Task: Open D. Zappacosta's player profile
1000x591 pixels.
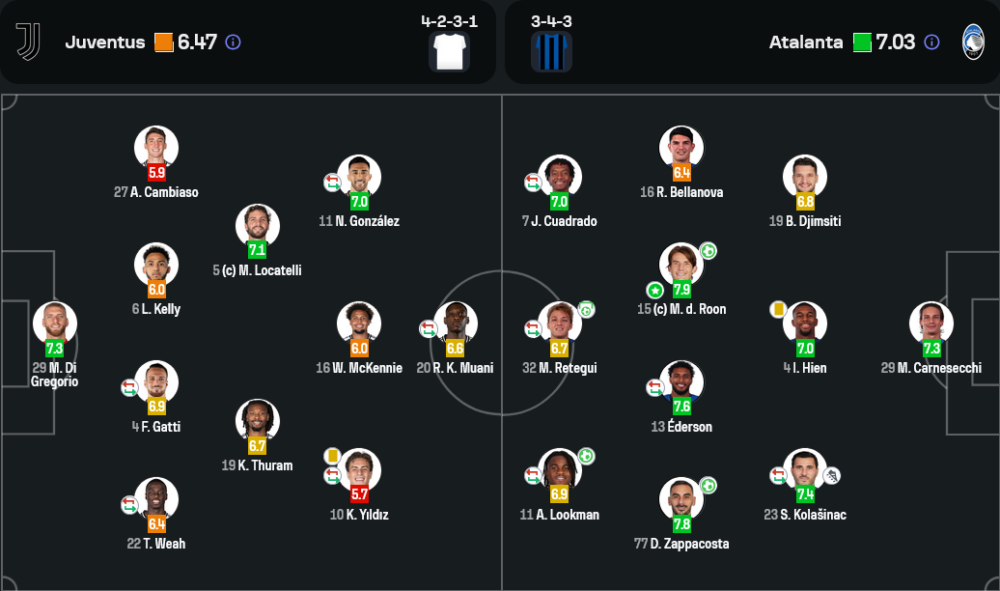Action: pyautogui.click(x=681, y=499)
